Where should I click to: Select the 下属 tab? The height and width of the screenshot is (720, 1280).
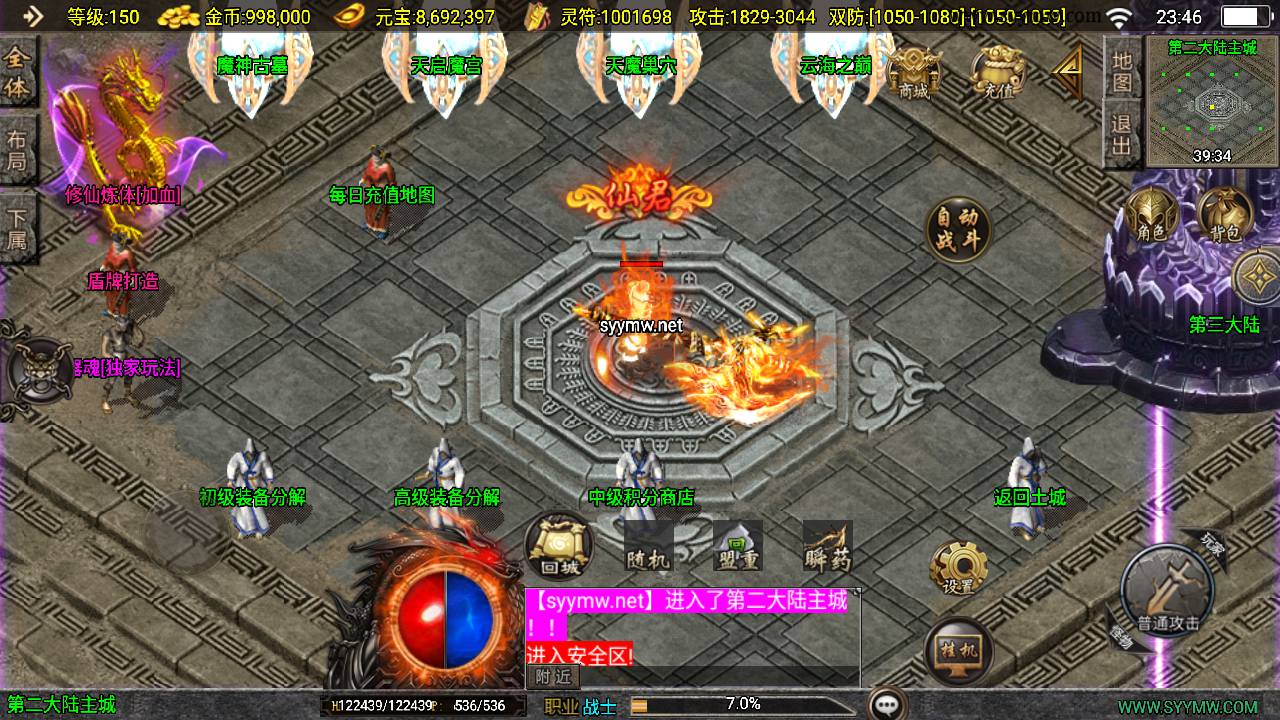click(17, 227)
